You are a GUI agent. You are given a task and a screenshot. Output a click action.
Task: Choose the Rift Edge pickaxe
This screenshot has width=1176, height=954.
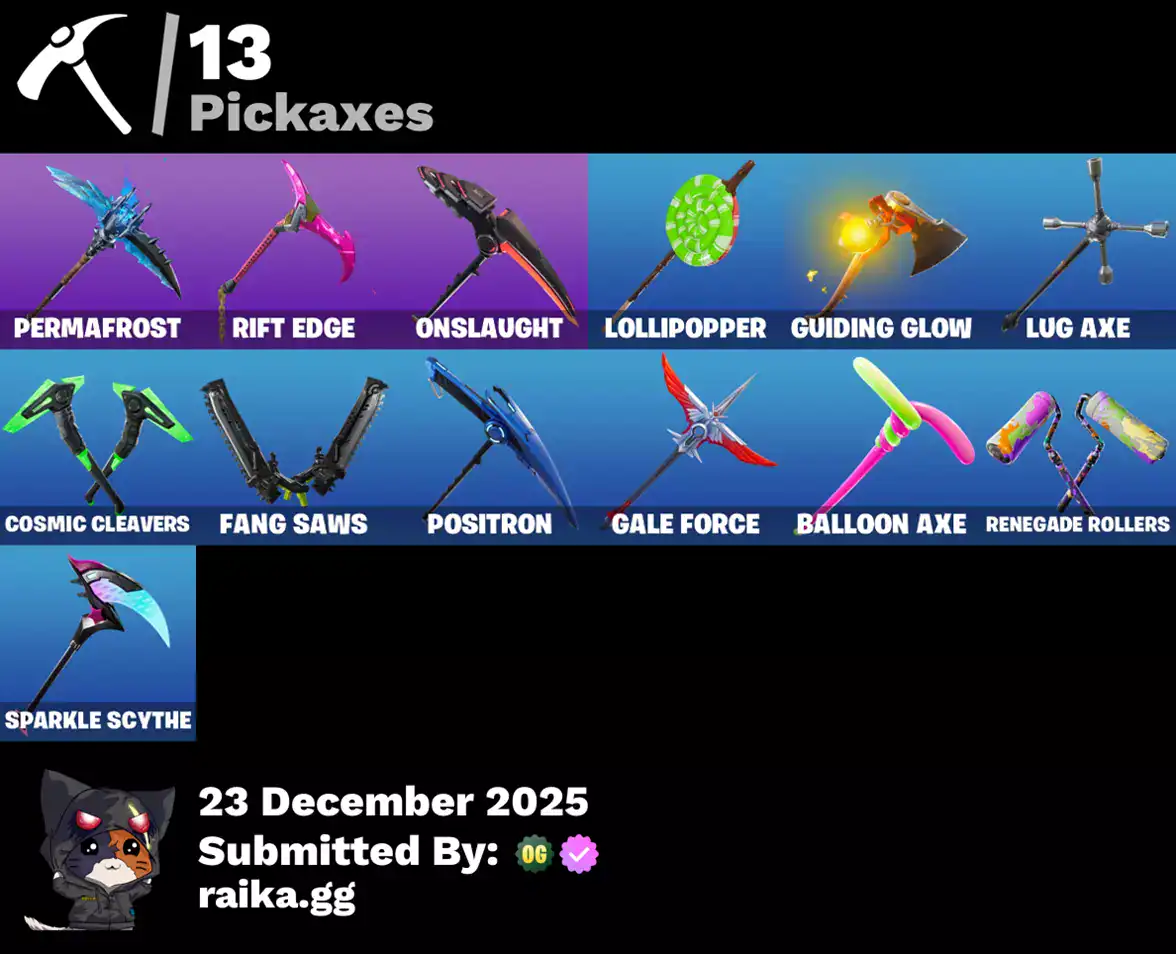click(294, 250)
